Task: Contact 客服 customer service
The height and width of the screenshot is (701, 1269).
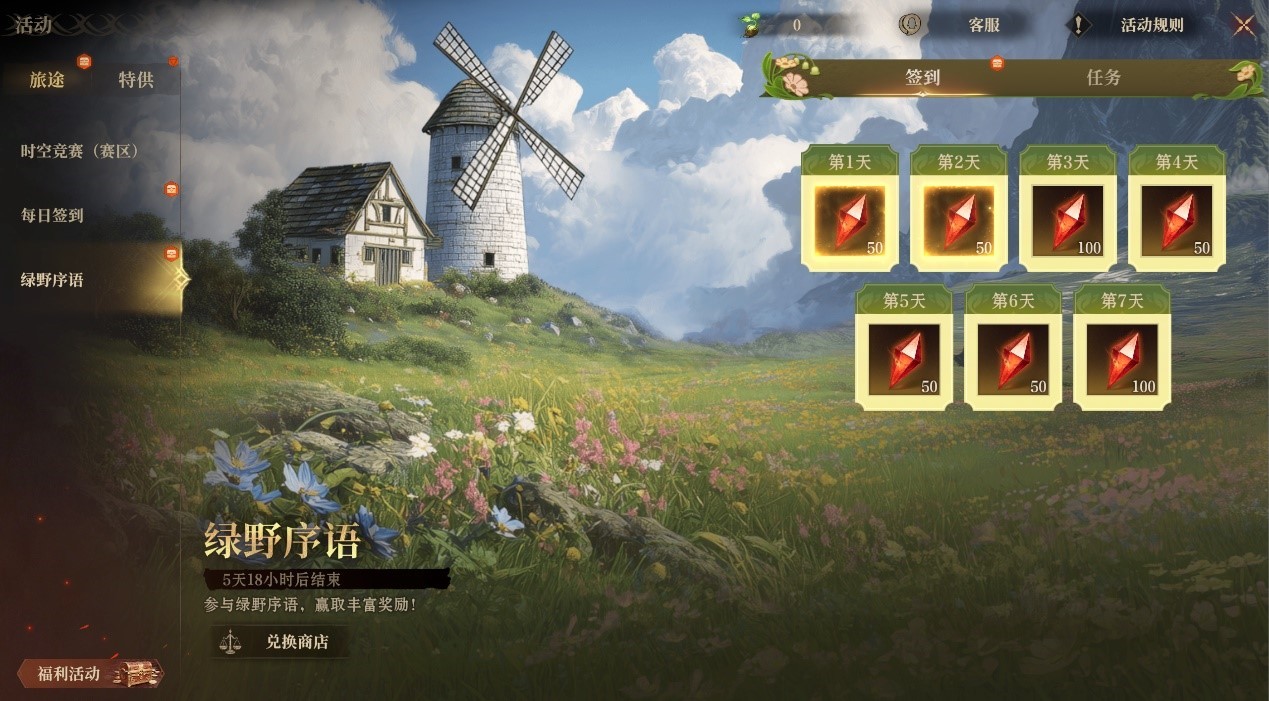Action: 969,25
